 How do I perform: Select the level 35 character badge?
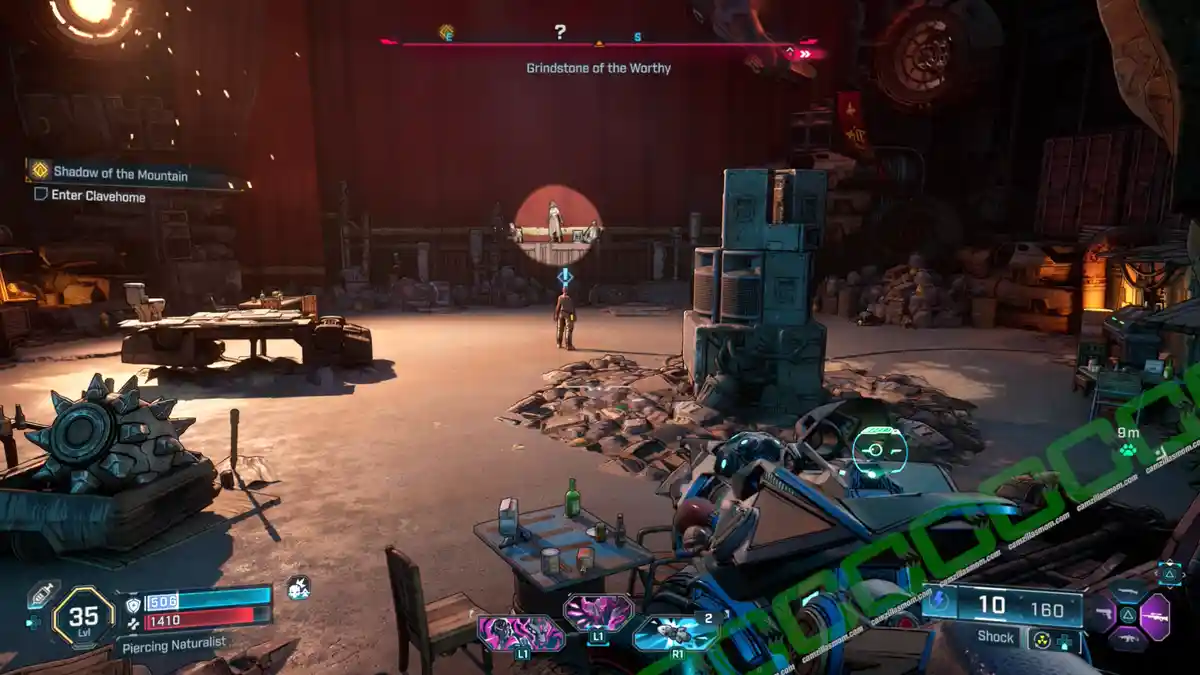click(83, 617)
